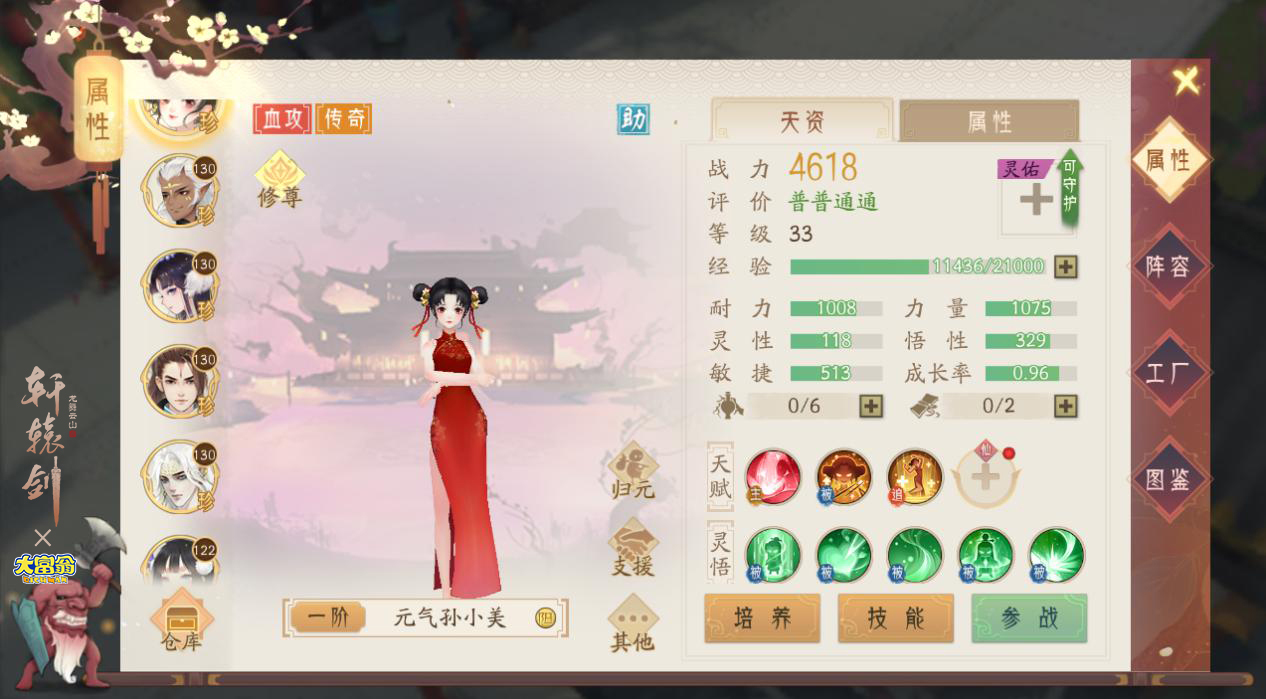The image size is (1266, 699).
Task: Open the 修尊 lotus icon
Action: point(279,179)
